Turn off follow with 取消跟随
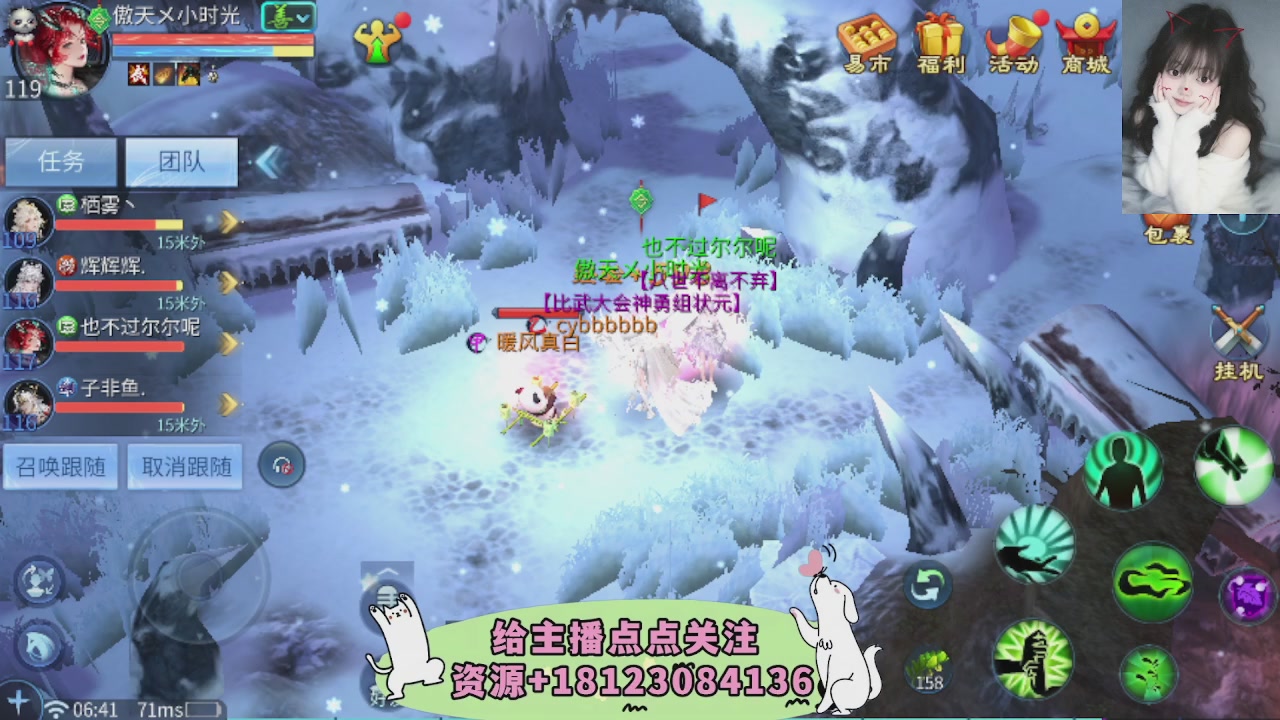This screenshot has height=720, width=1280. 184,466
